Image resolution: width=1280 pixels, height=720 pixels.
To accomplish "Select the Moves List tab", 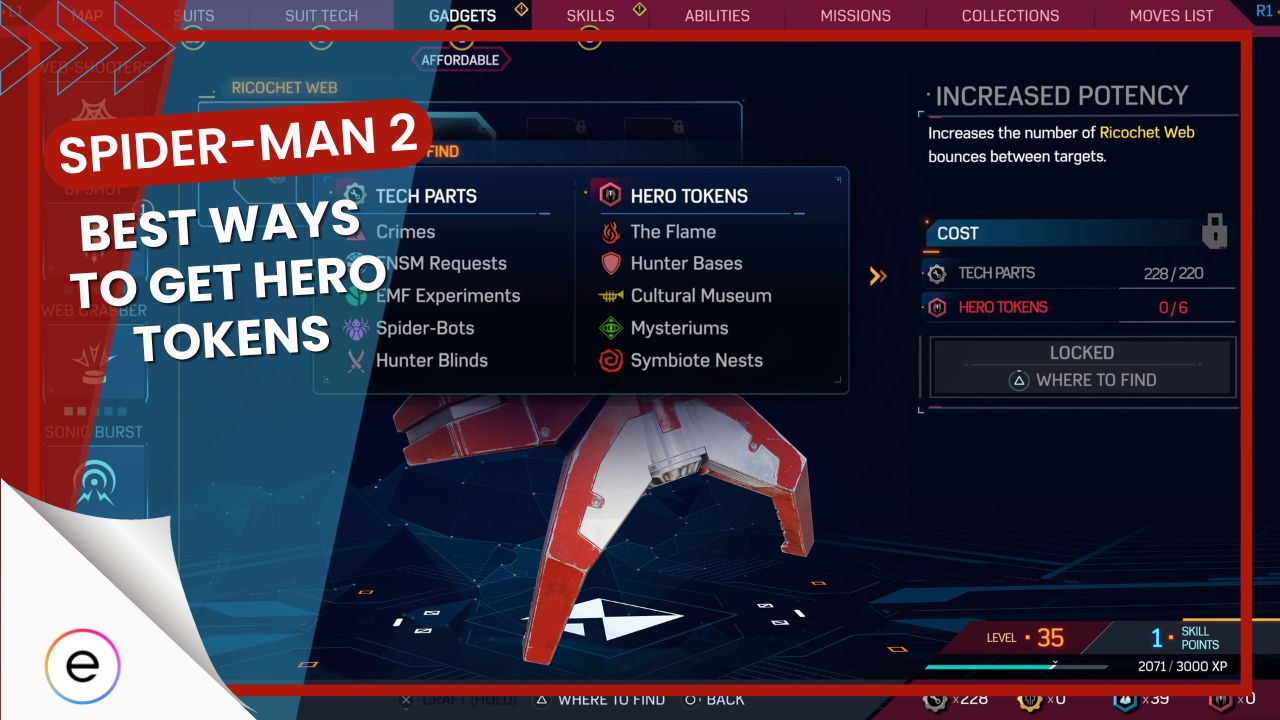I will (1171, 15).
